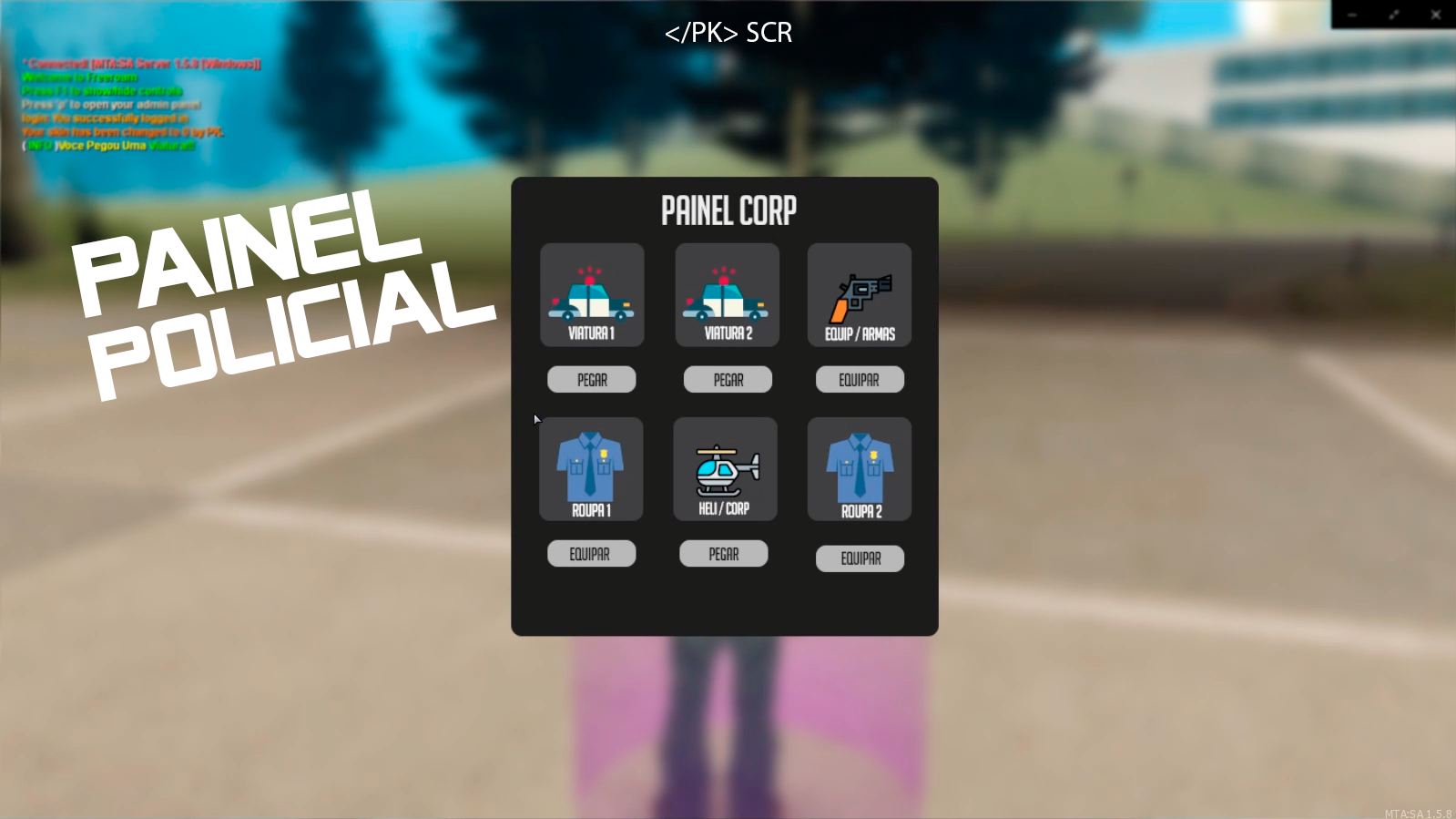Select the Viatura 2 police car icon
This screenshot has width=1456, height=819.
click(x=726, y=292)
